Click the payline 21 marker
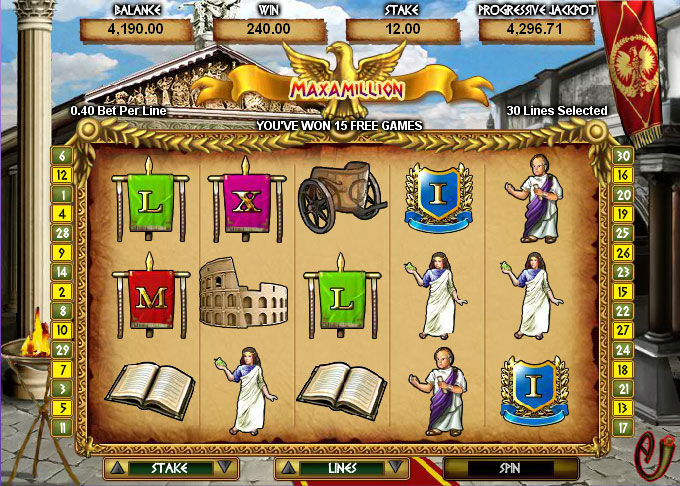Screen dimensions: 680x486 point(621,388)
